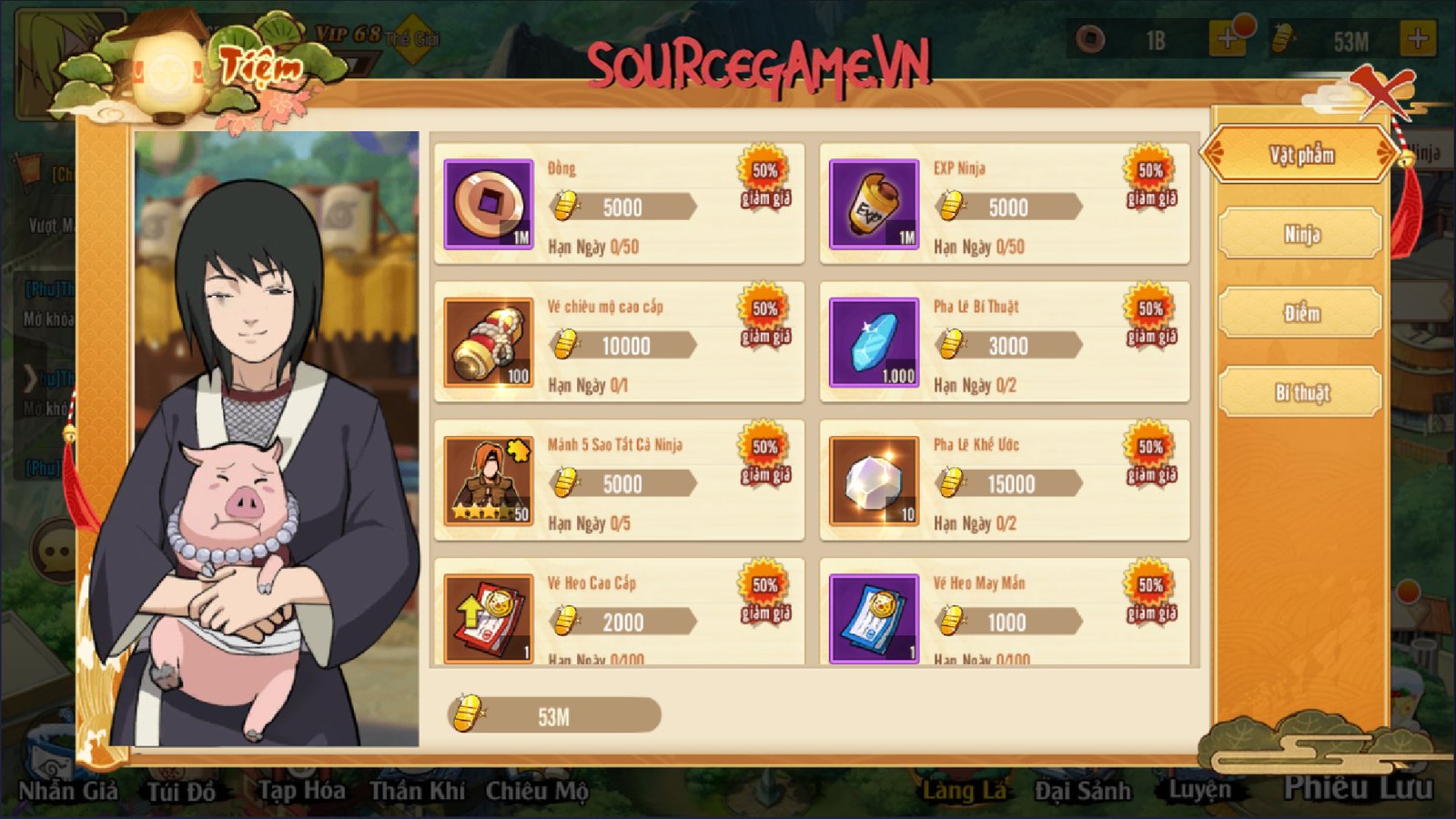The height and width of the screenshot is (819, 1456).
Task: Purchase the EXP Ninja scroll item
Action: (x=1005, y=204)
